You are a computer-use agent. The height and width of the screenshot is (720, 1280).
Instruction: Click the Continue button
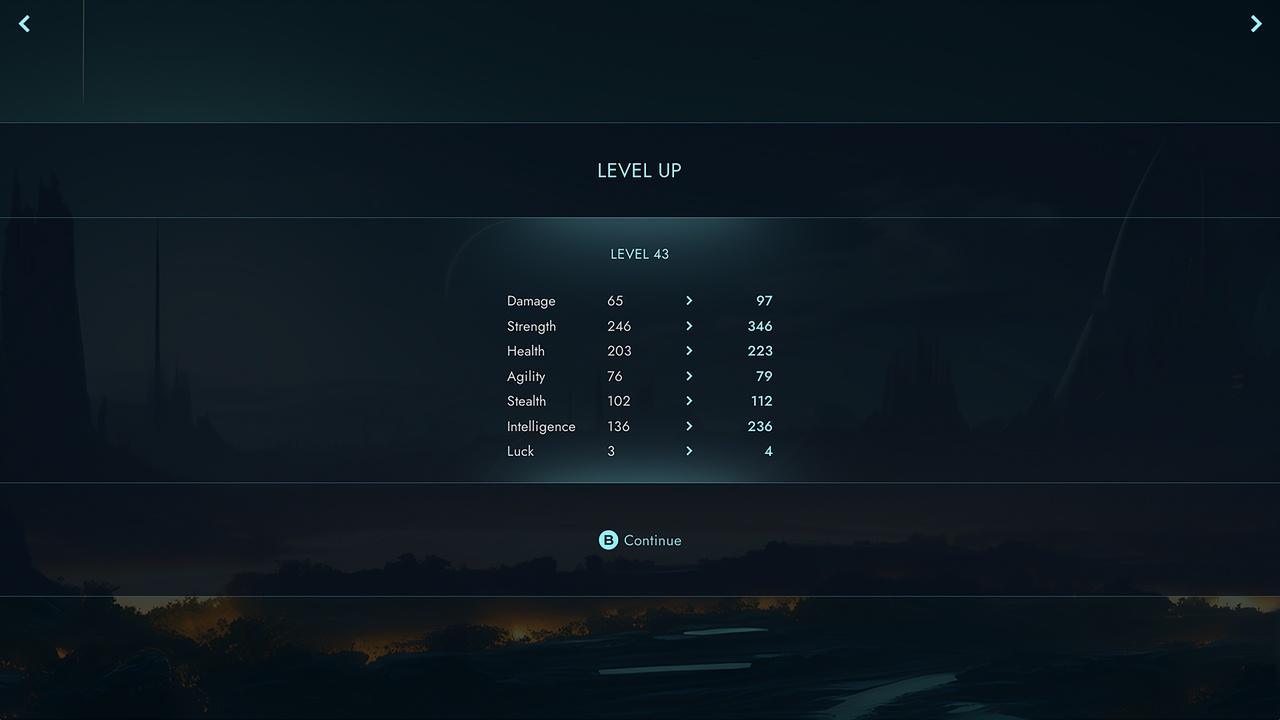click(640, 540)
